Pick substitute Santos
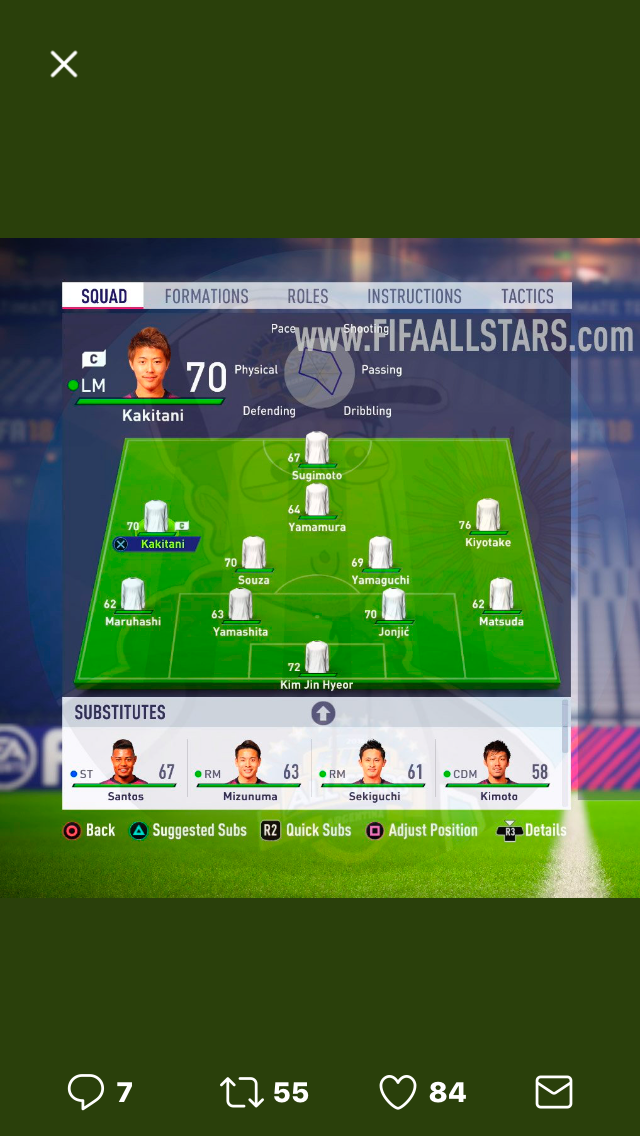The height and width of the screenshot is (1136, 640). coord(126,768)
